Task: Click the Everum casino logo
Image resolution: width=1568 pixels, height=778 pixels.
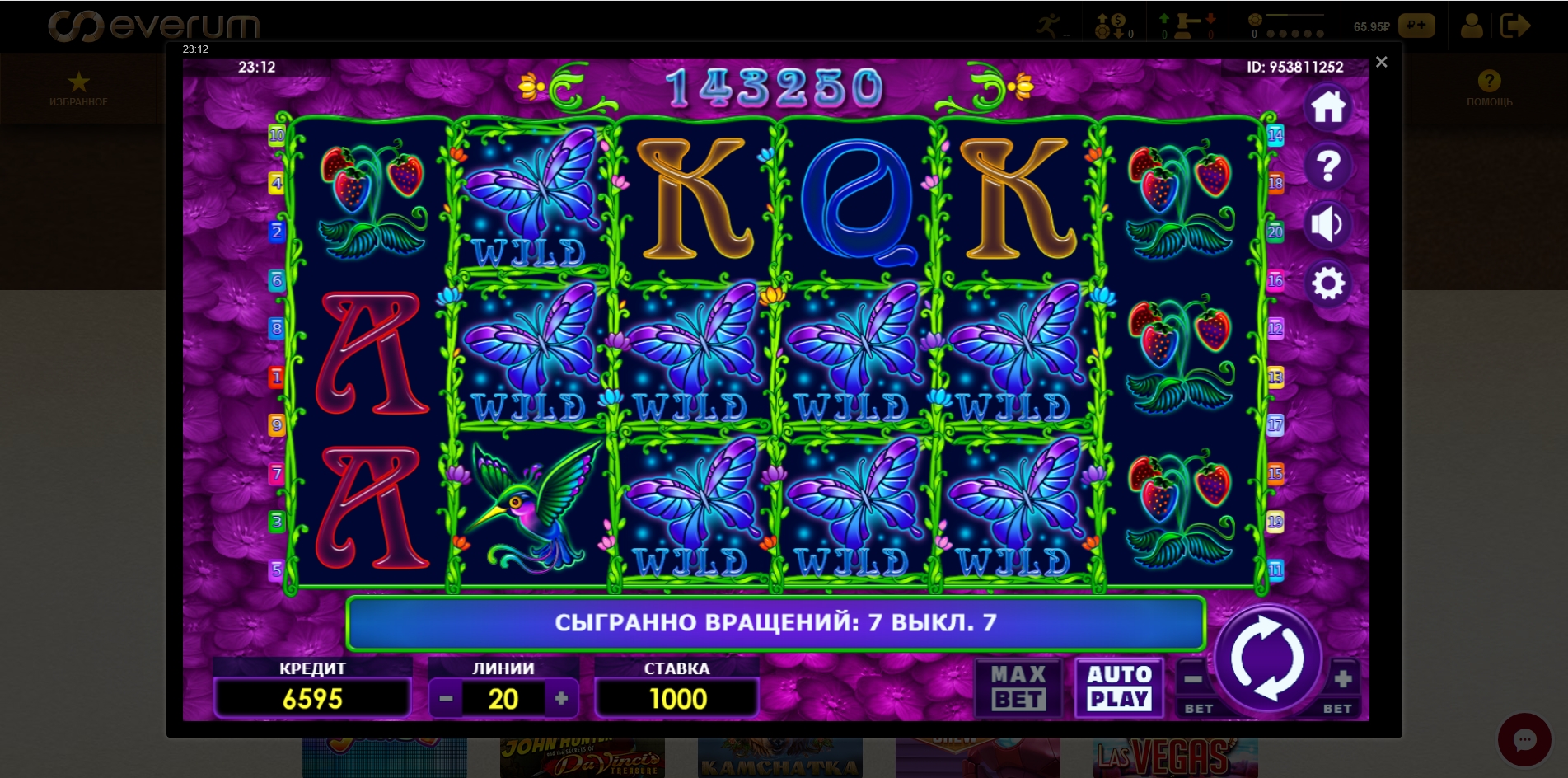Action: pos(155,25)
